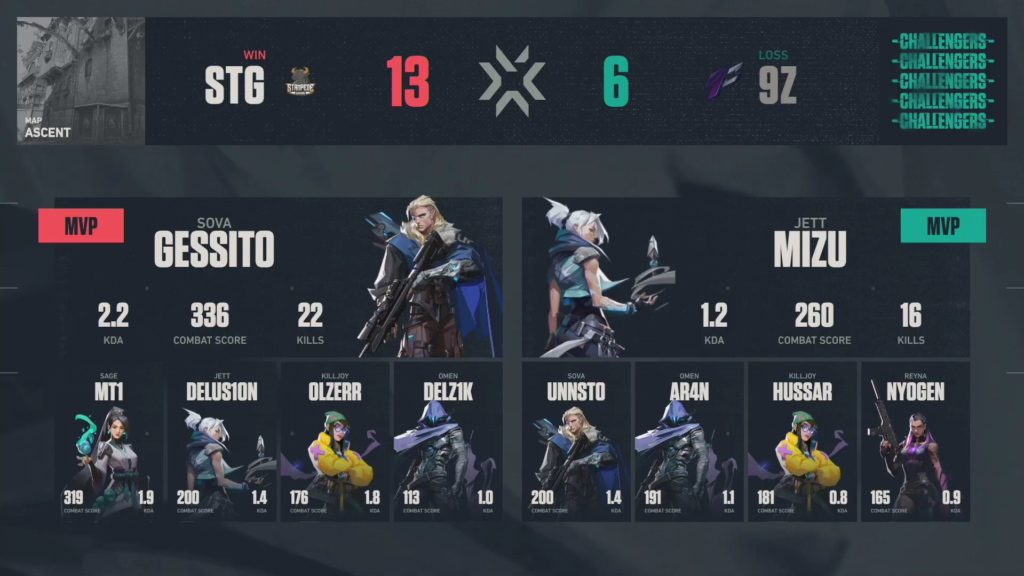Select the GESSITO MVP panel

278,277
